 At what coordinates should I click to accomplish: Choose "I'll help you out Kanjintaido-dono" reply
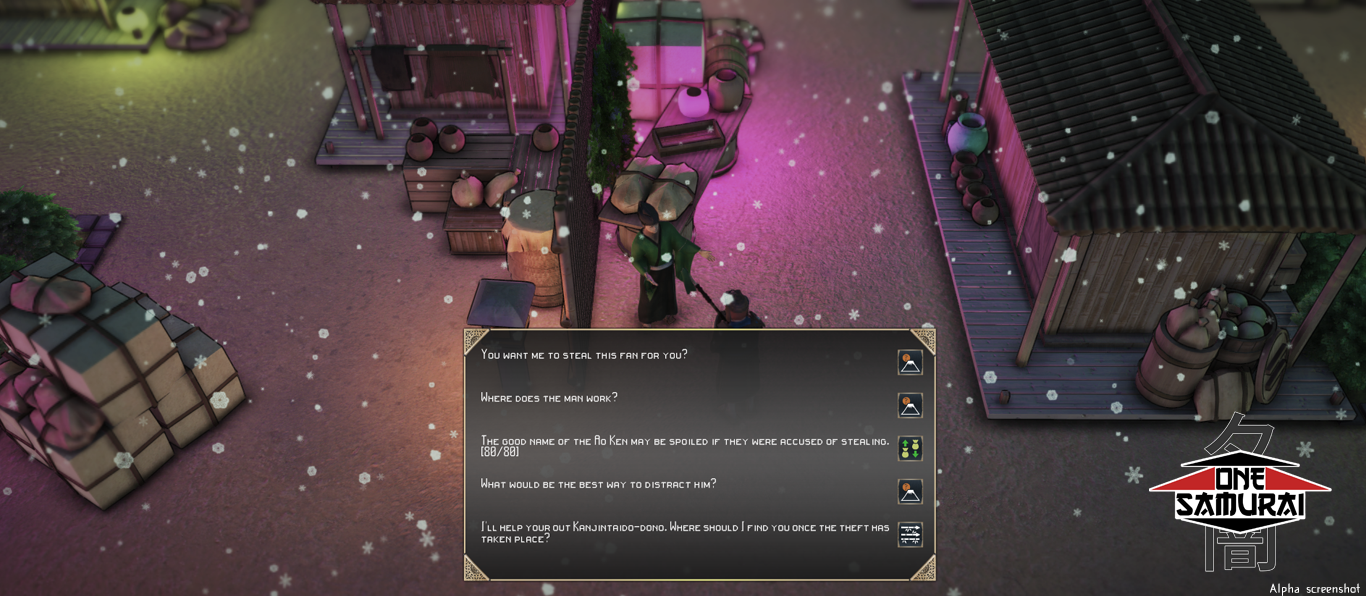684,533
